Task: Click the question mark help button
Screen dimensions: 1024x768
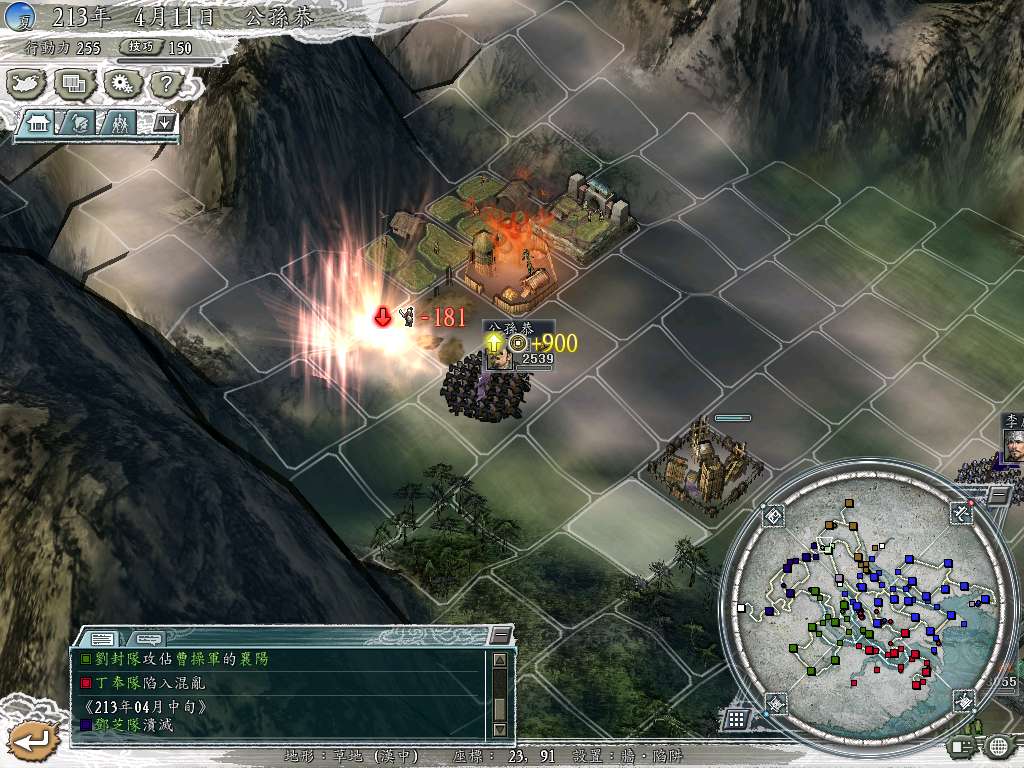Action: (x=166, y=83)
